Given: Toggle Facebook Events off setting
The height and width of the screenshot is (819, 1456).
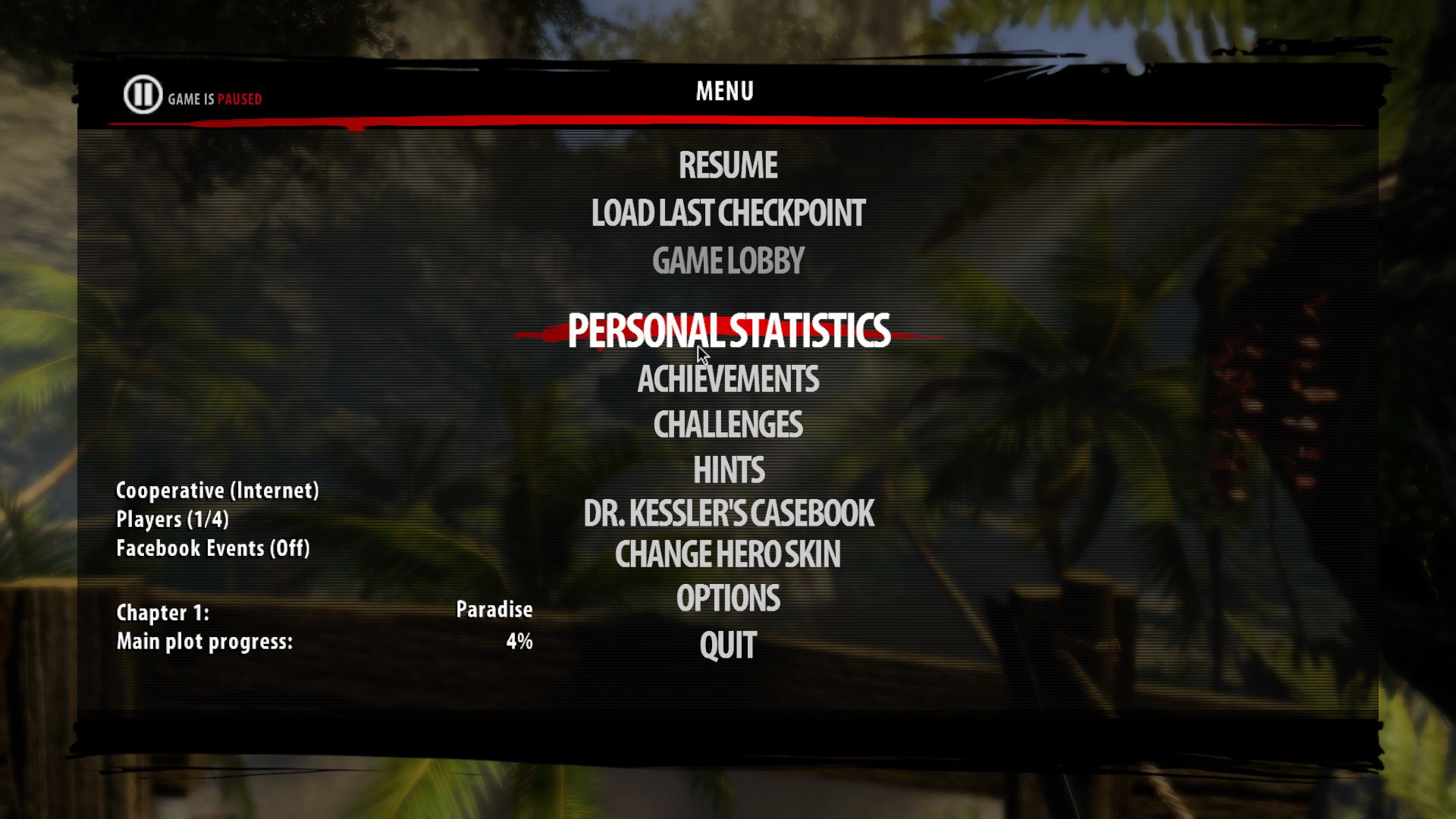Looking at the screenshot, I should click(x=213, y=548).
